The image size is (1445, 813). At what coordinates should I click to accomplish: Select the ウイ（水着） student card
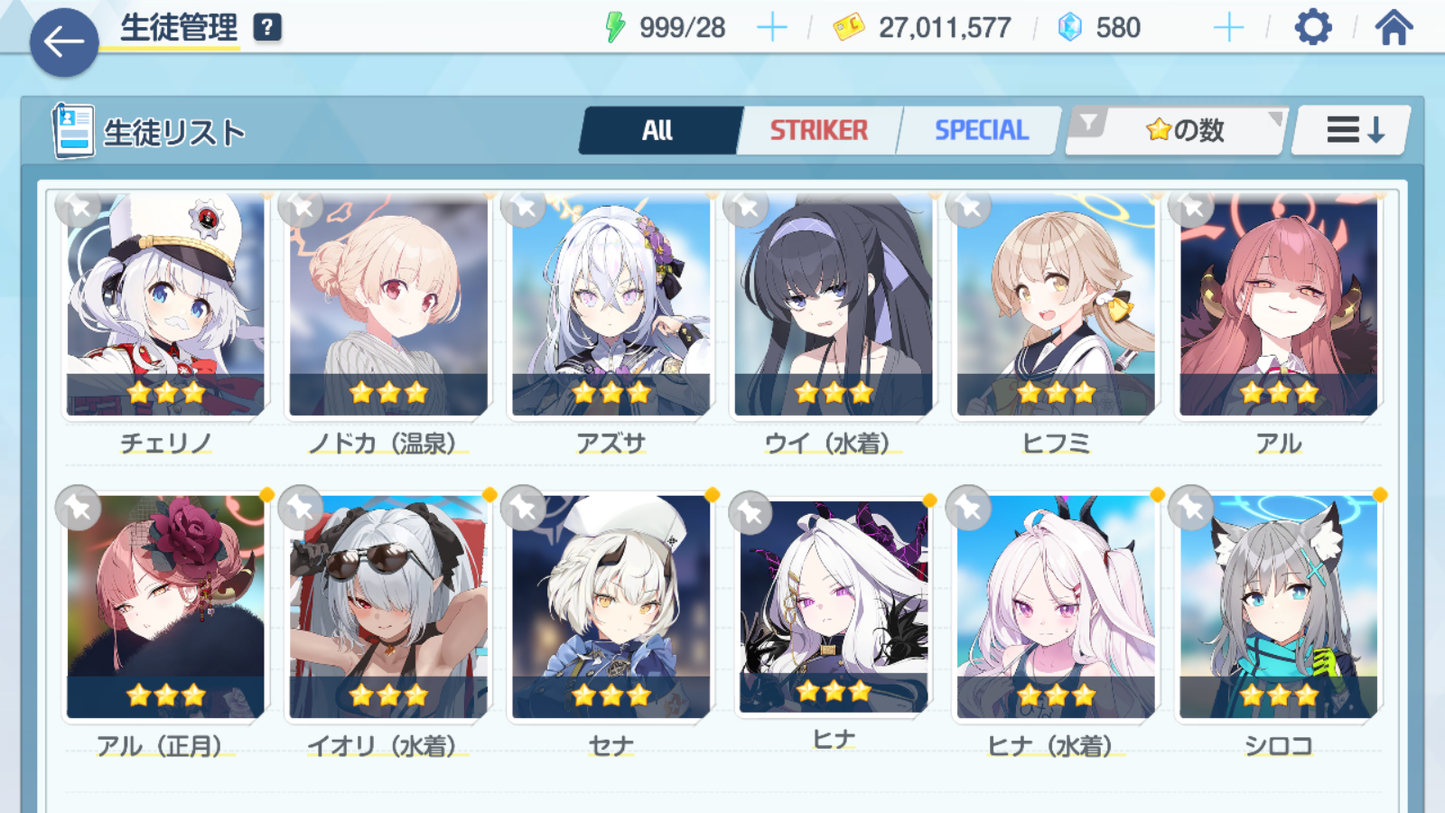[x=833, y=305]
